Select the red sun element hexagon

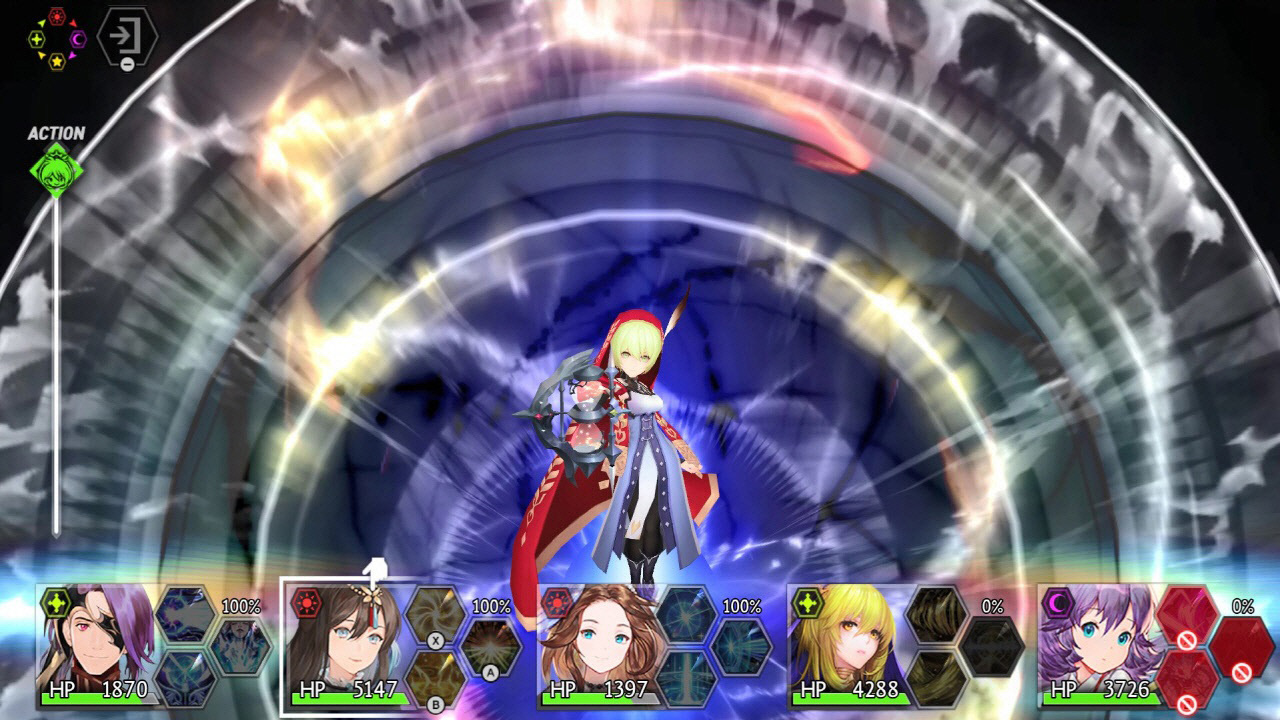coord(57,16)
